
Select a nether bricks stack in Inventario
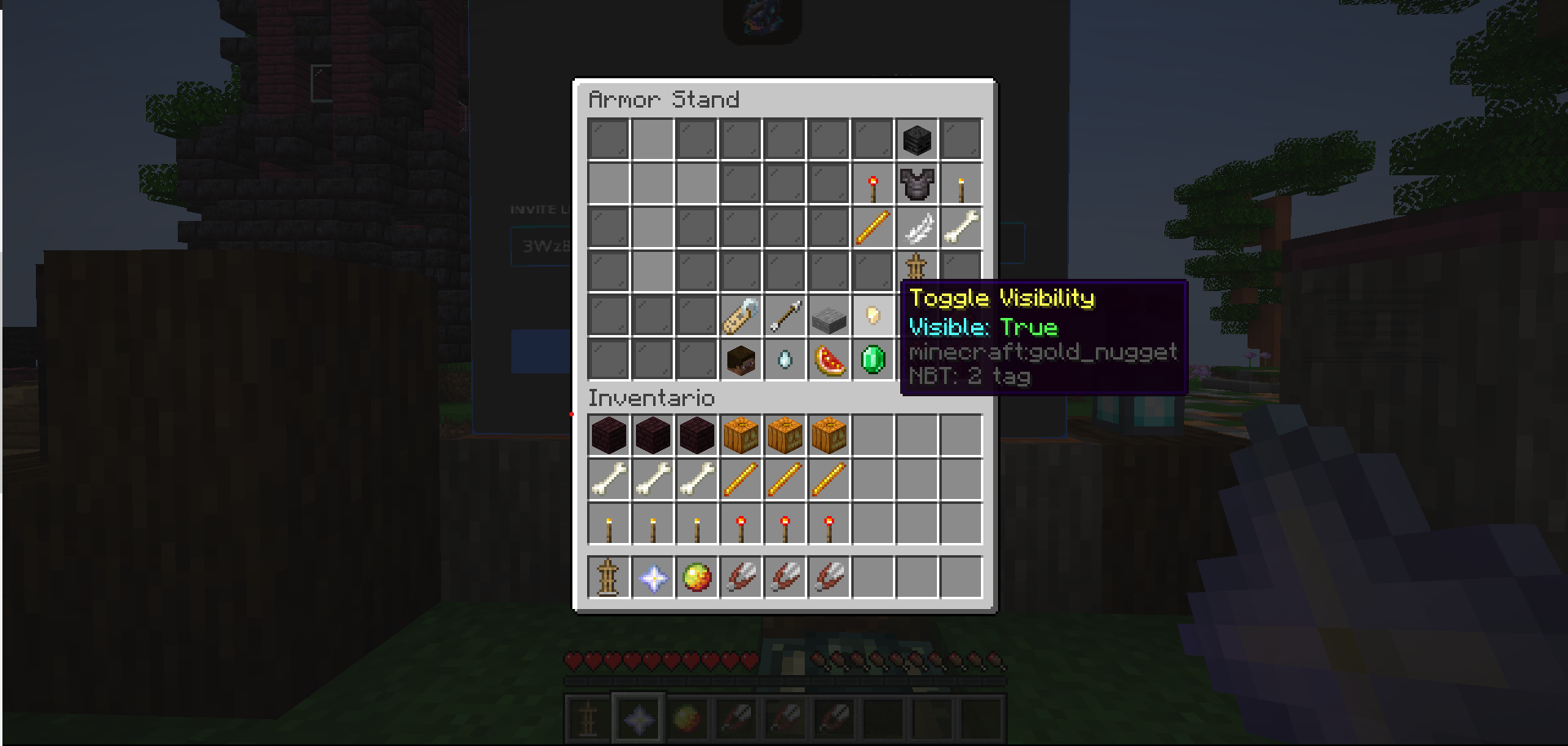(607, 435)
